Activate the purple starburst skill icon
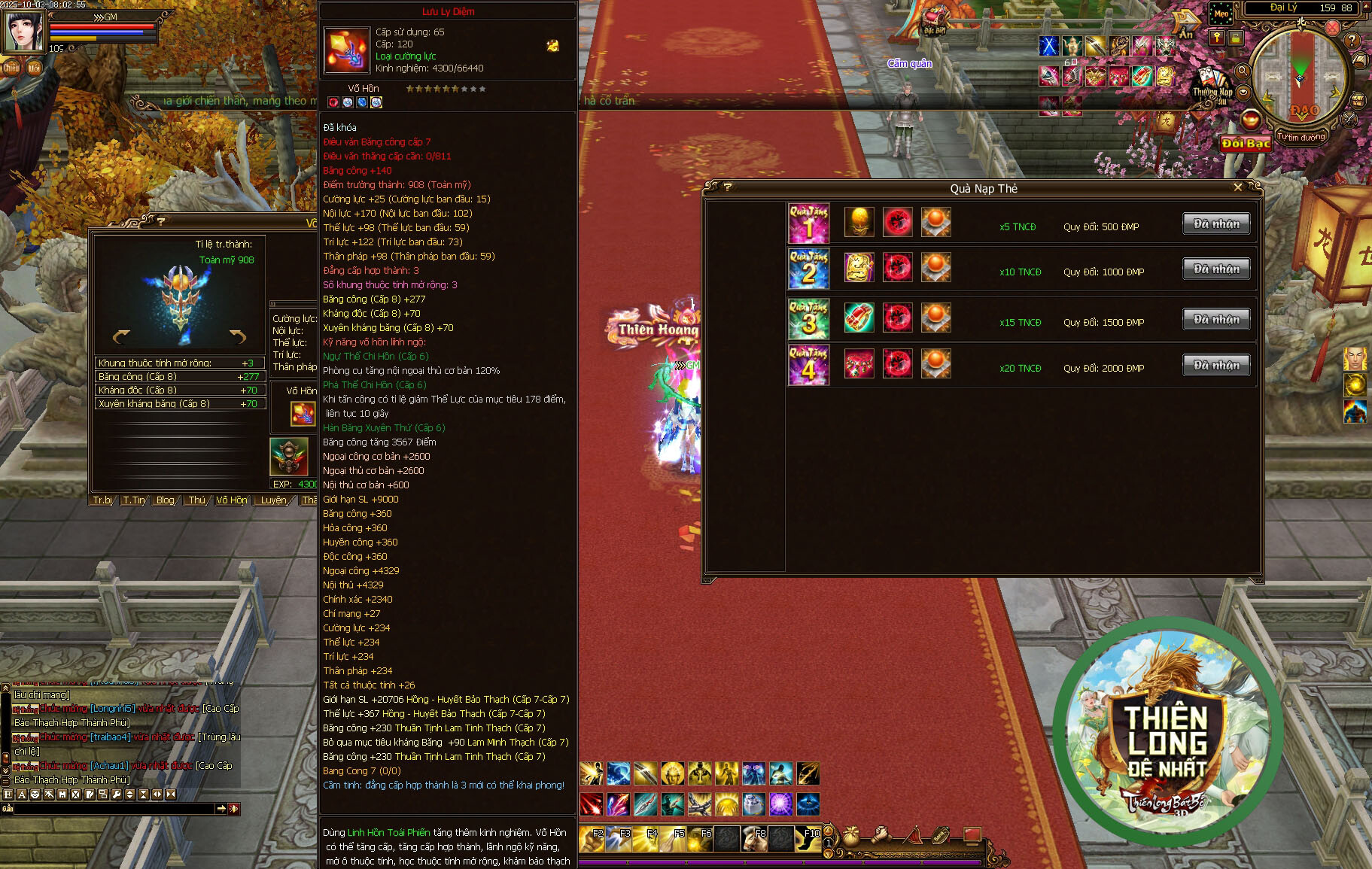Image resolution: width=1372 pixels, height=869 pixels. point(780,804)
